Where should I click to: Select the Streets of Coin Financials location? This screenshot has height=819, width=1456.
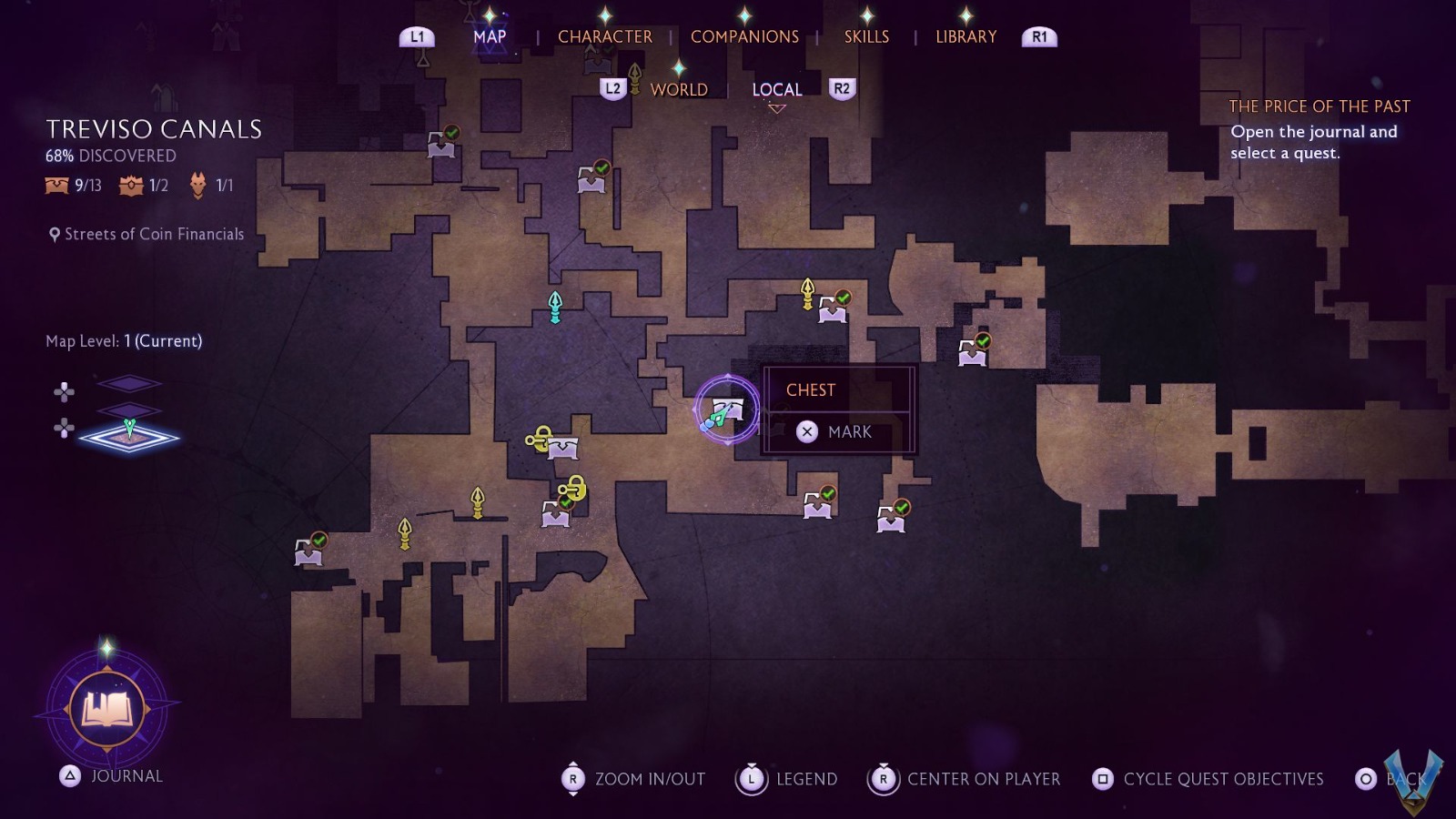147,234
